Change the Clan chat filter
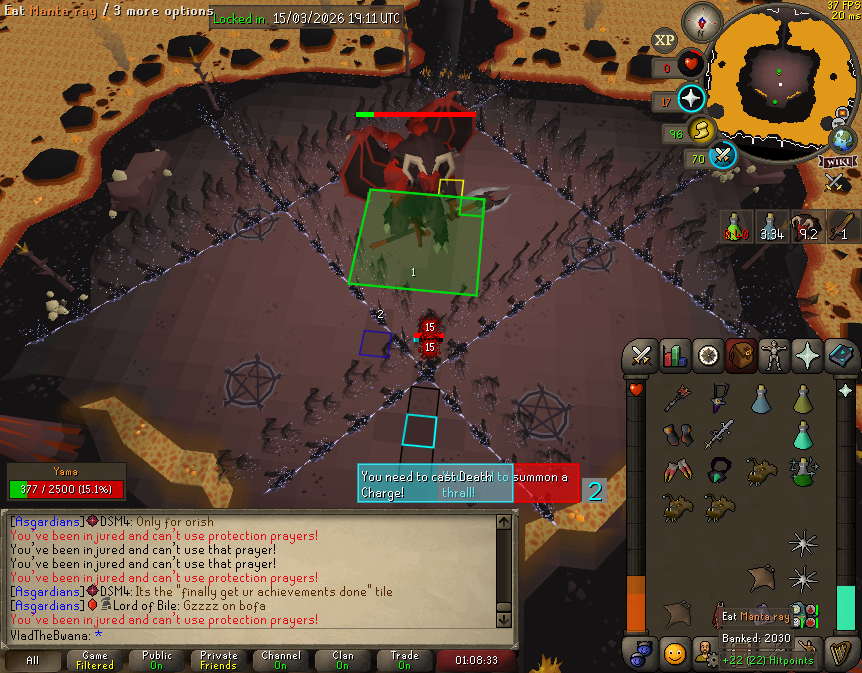Screen dimensions: 862x673 tap(343, 661)
